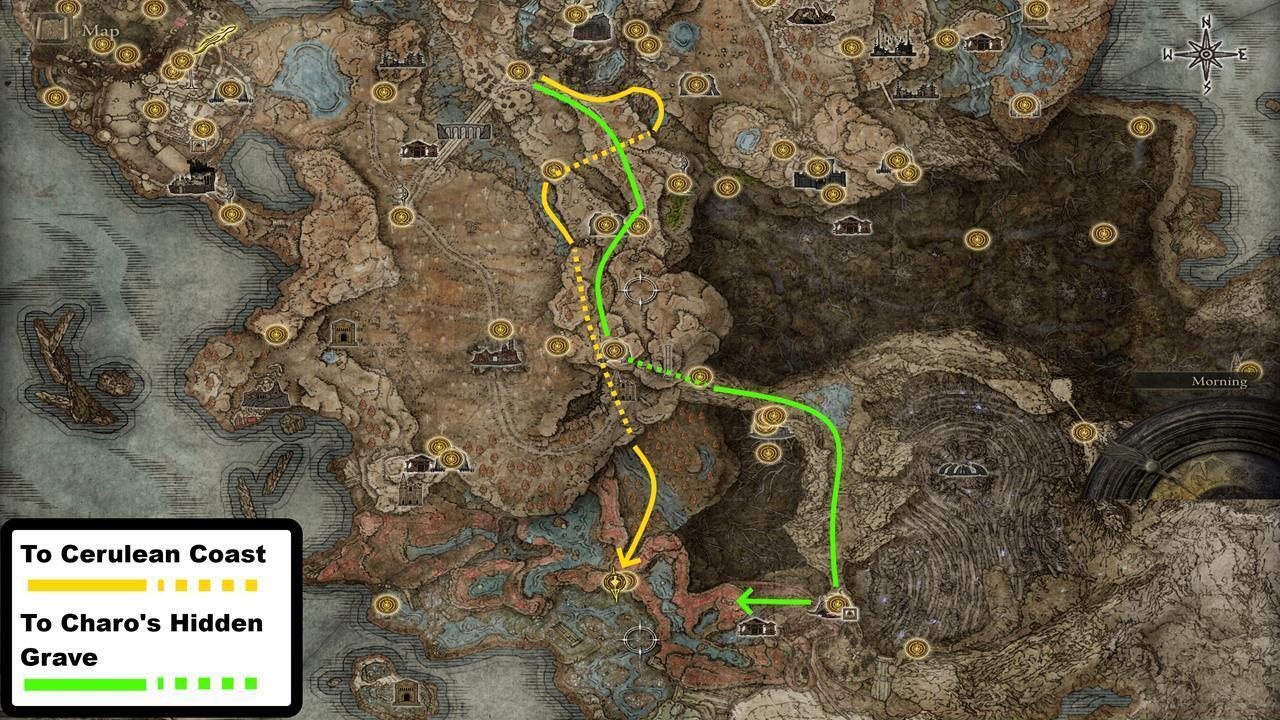Viewport: 1280px width, 720px height.
Task: Expand the legend box in the bottom-left corner
Action: pos(150,615)
